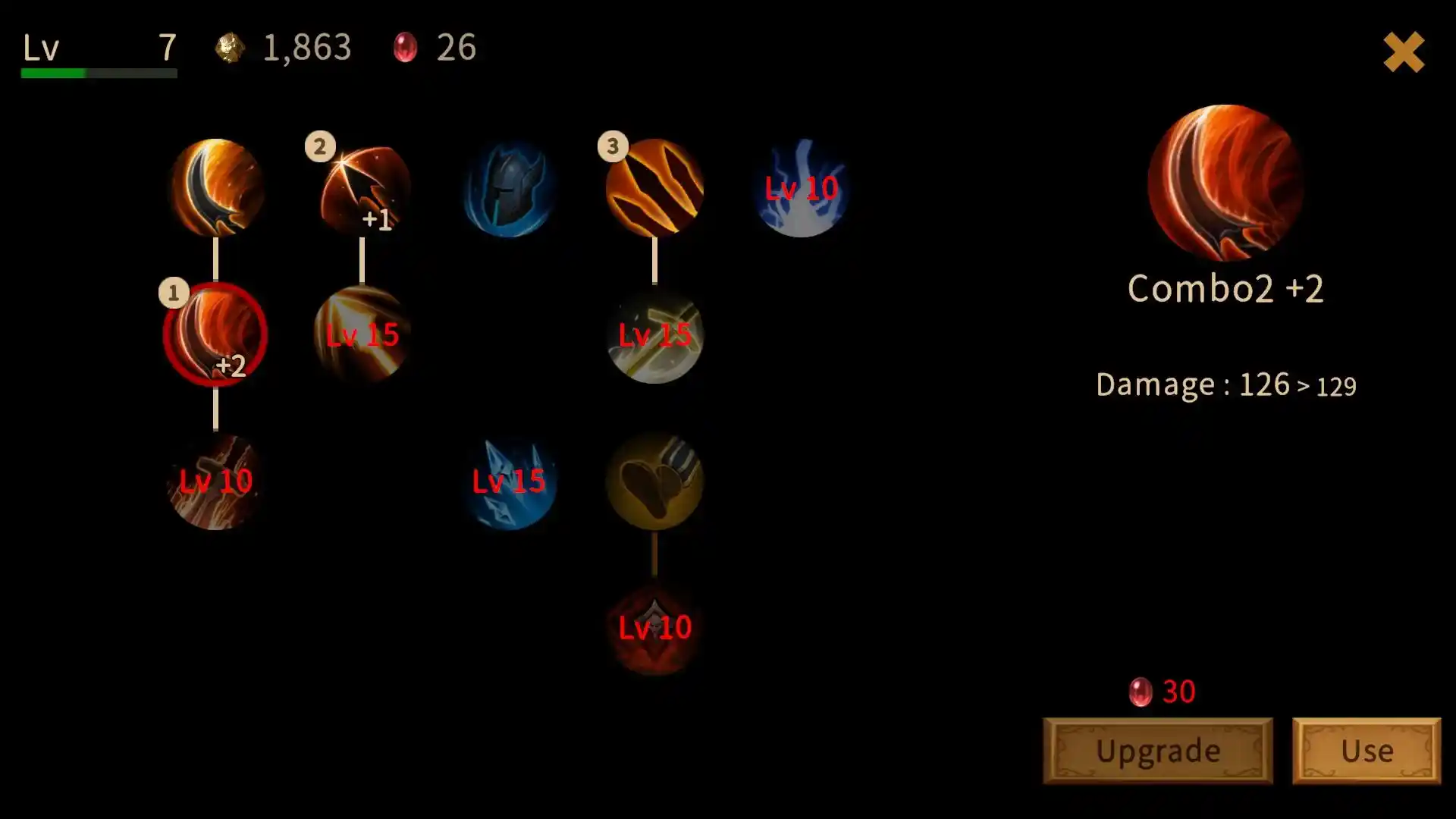Select the red demon Lv 10 skill
The height and width of the screenshot is (819, 1456).
[654, 628]
